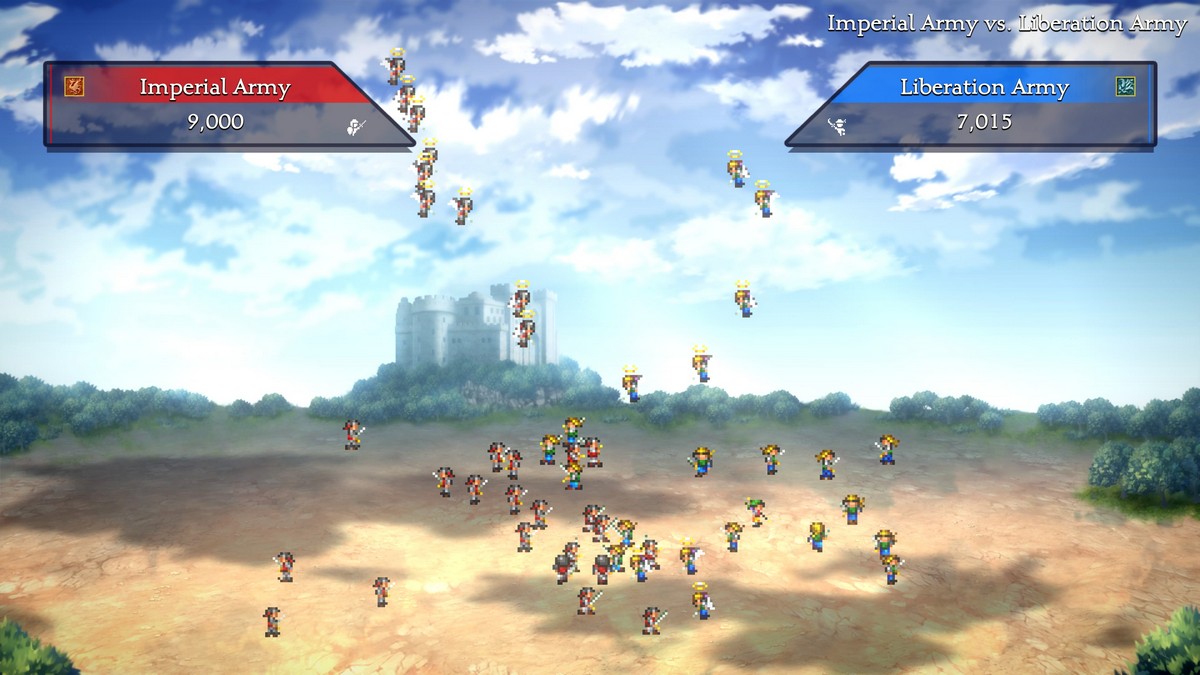This screenshot has width=1200, height=675.
Task: Click the Liberation Army crest emblem
Action: pos(1126,87)
